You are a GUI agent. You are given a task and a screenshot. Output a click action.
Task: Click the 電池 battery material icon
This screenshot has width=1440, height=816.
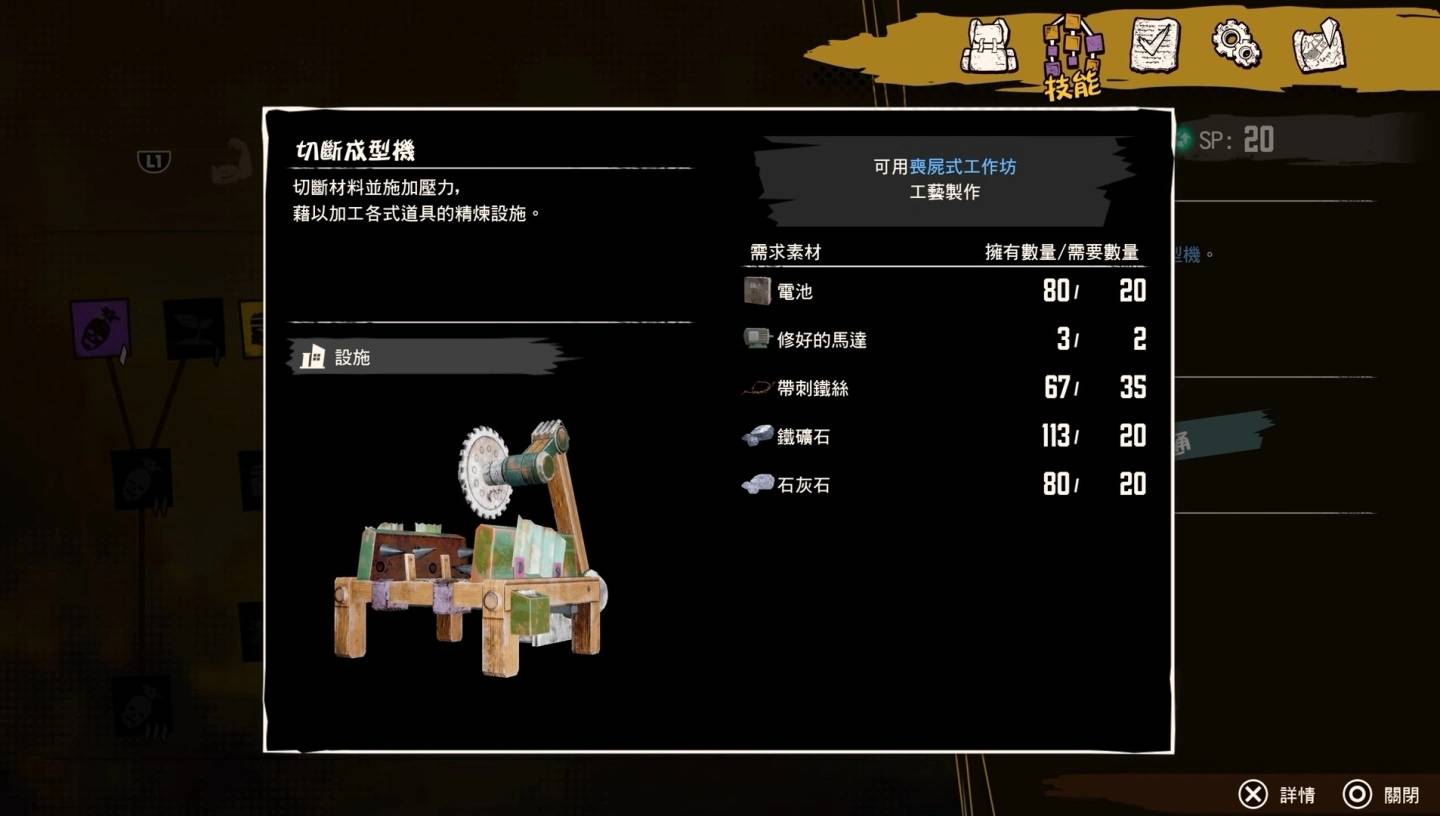click(x=757, y=291)
